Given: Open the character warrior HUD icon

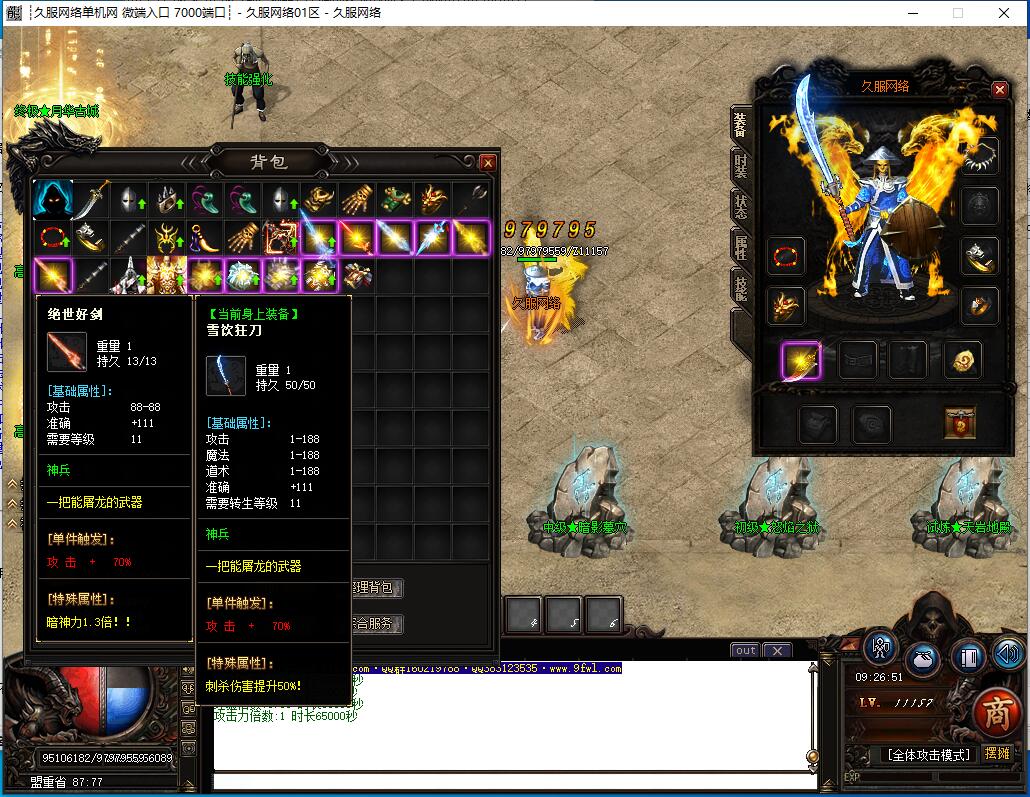Looking at the screenshot, I should coord(880,648).
